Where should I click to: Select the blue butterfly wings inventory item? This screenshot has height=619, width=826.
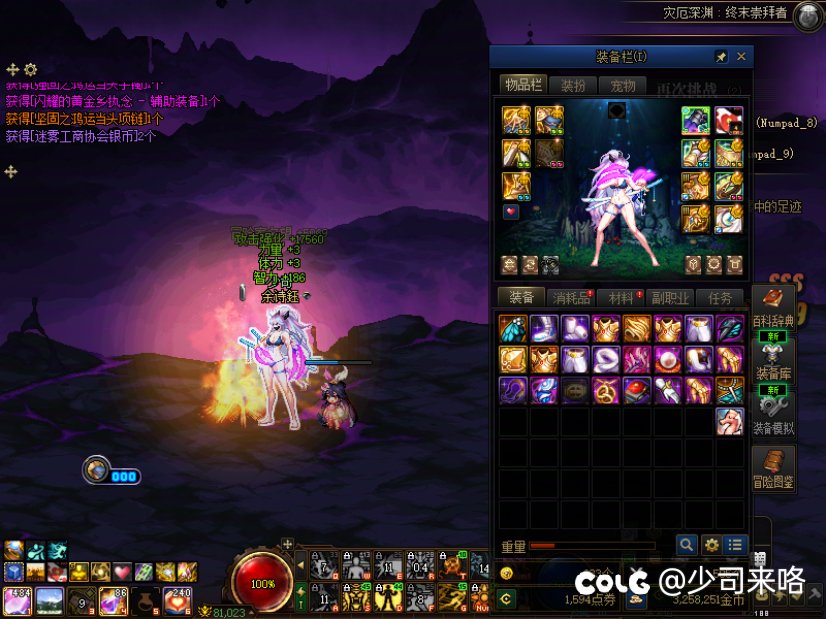coord(513,329)
